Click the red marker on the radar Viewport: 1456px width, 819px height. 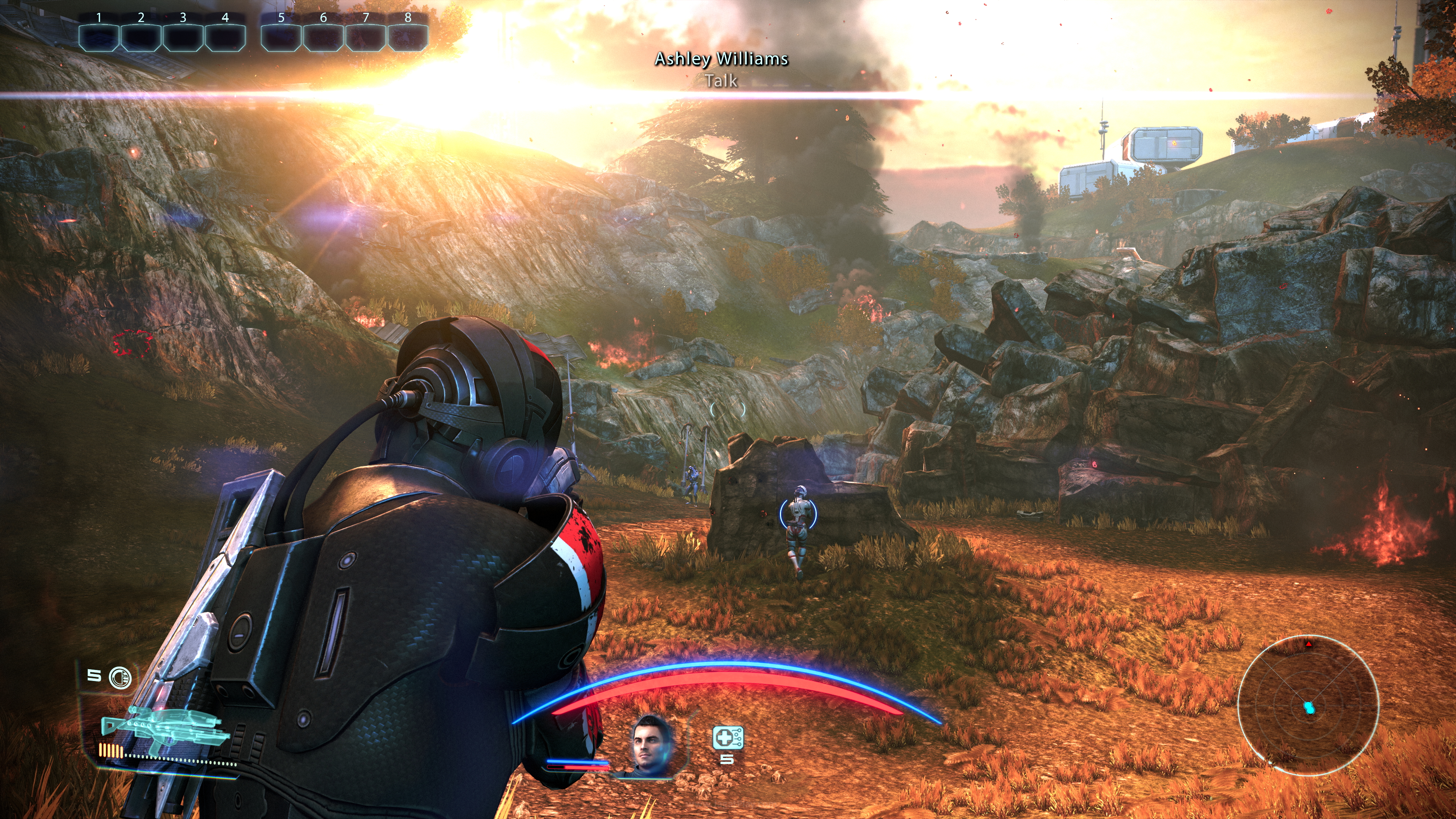1309,644
